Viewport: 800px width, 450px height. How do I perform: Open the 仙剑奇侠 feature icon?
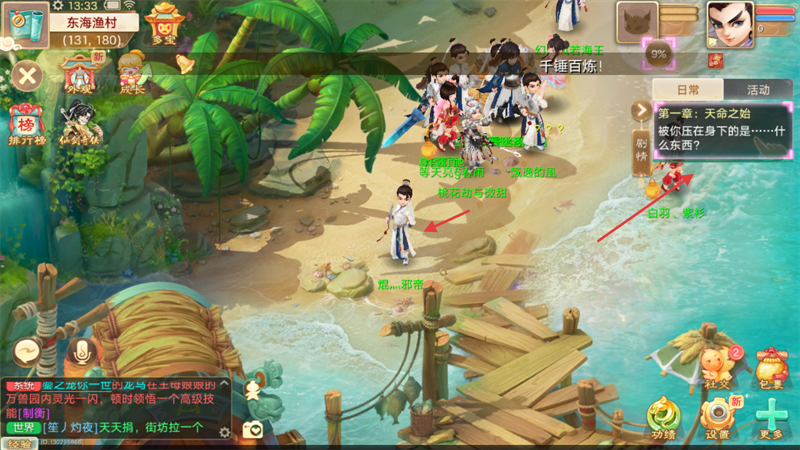click(x=80, y=125)
